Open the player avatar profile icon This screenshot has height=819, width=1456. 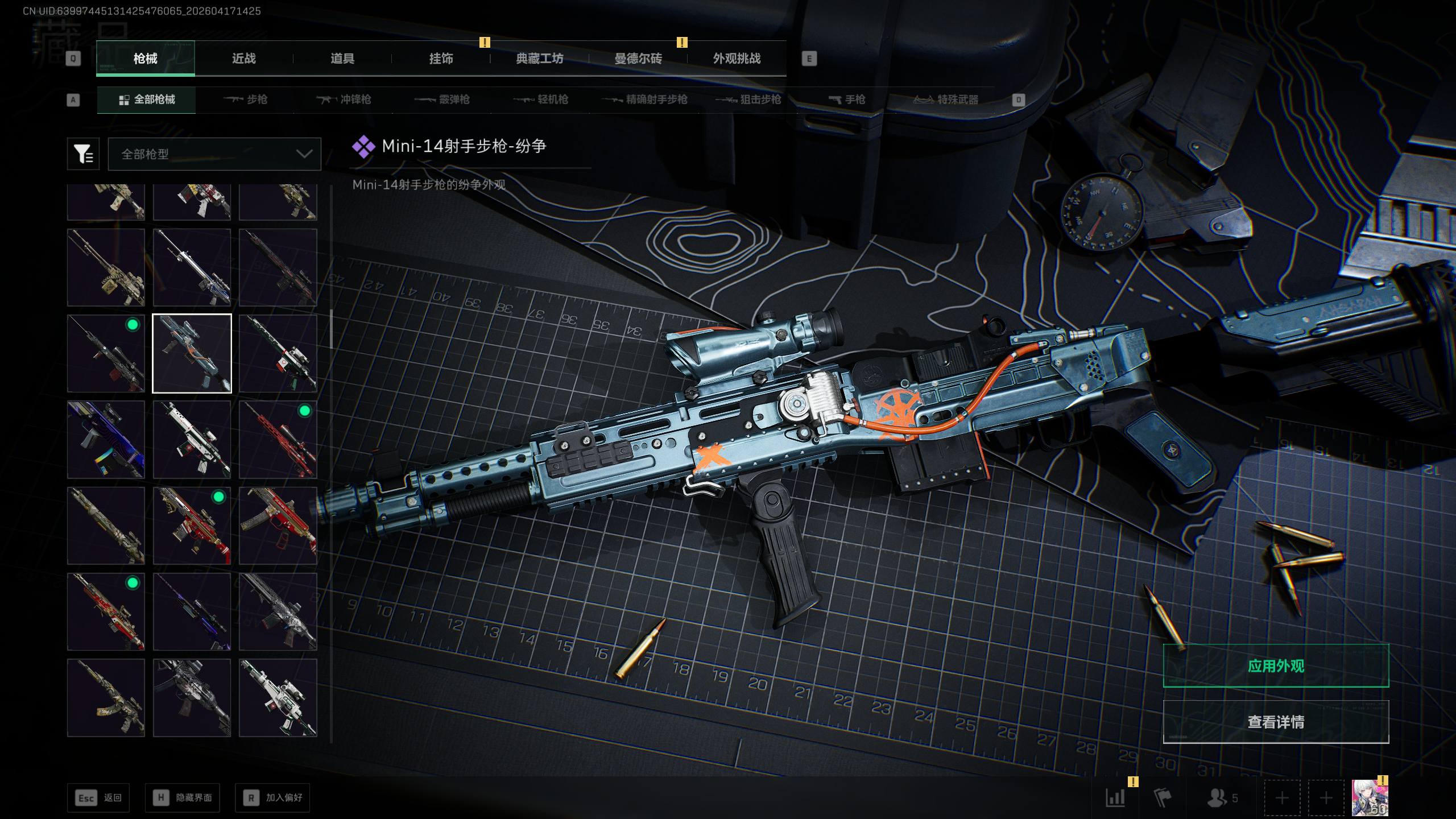click(1370, 797)
